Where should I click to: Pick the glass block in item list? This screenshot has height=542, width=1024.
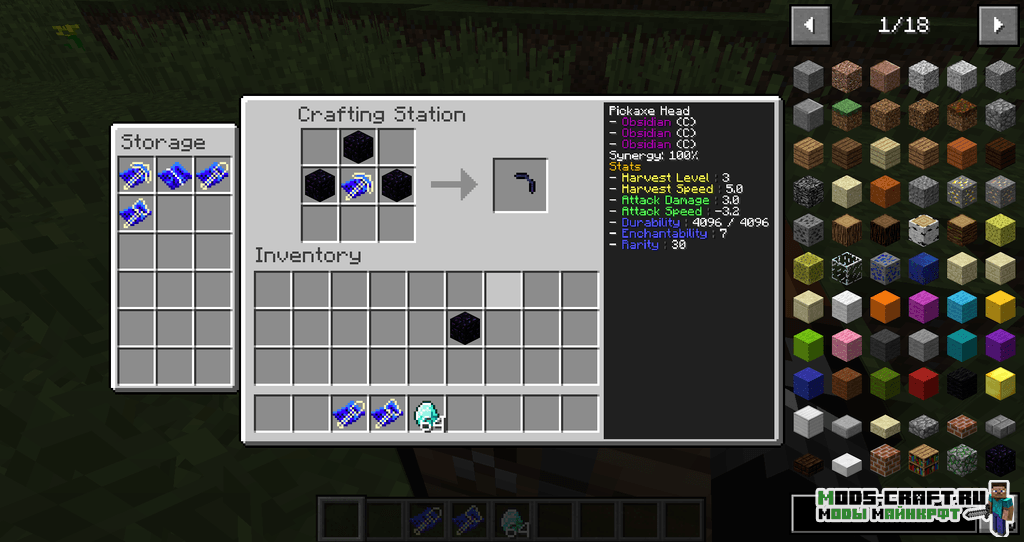tap(847, 268)
